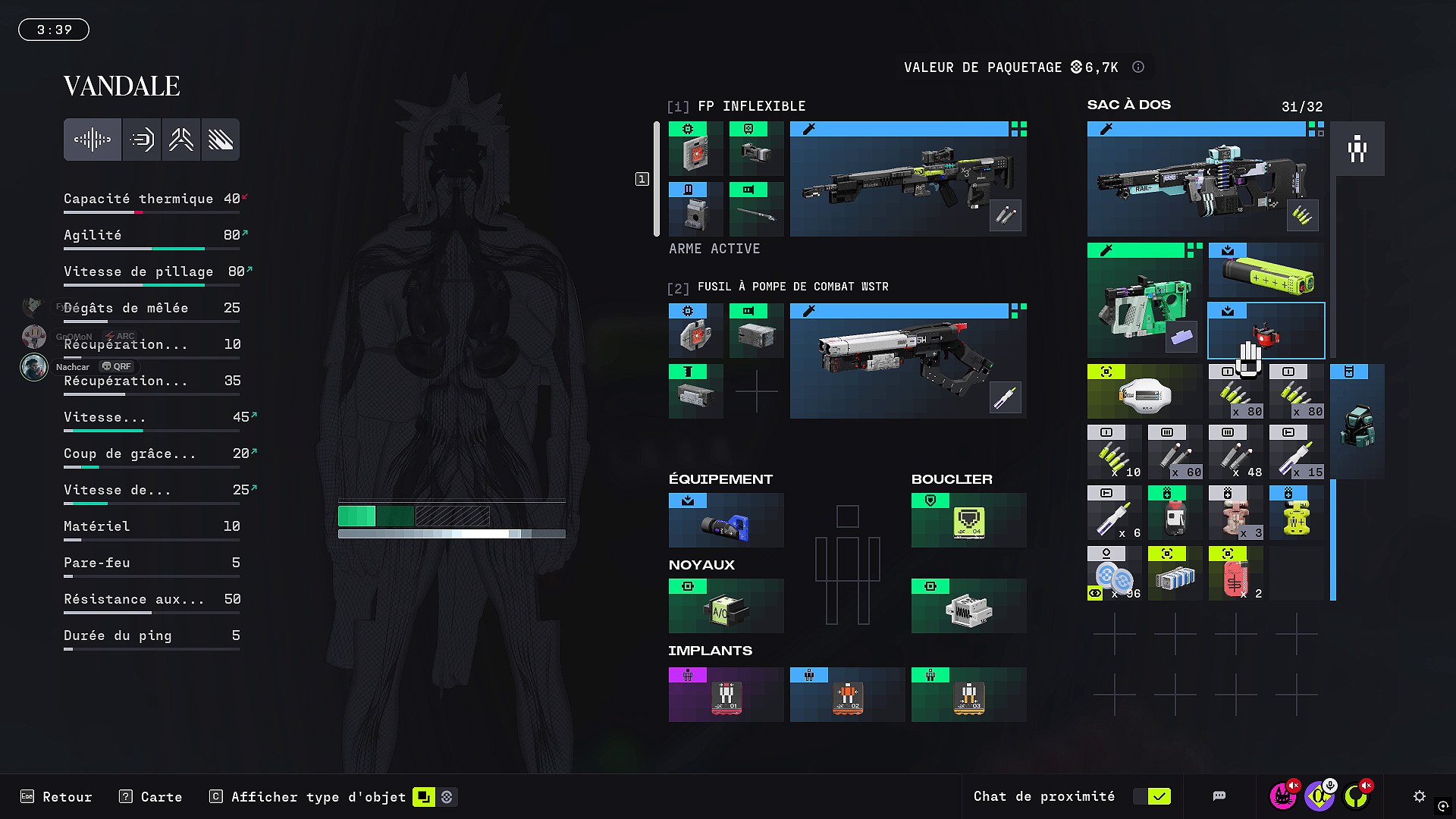Viewport: 1456px width, 819px height.
Task: Switch to the first sound-wave stats tab
Action: [93, 140]
